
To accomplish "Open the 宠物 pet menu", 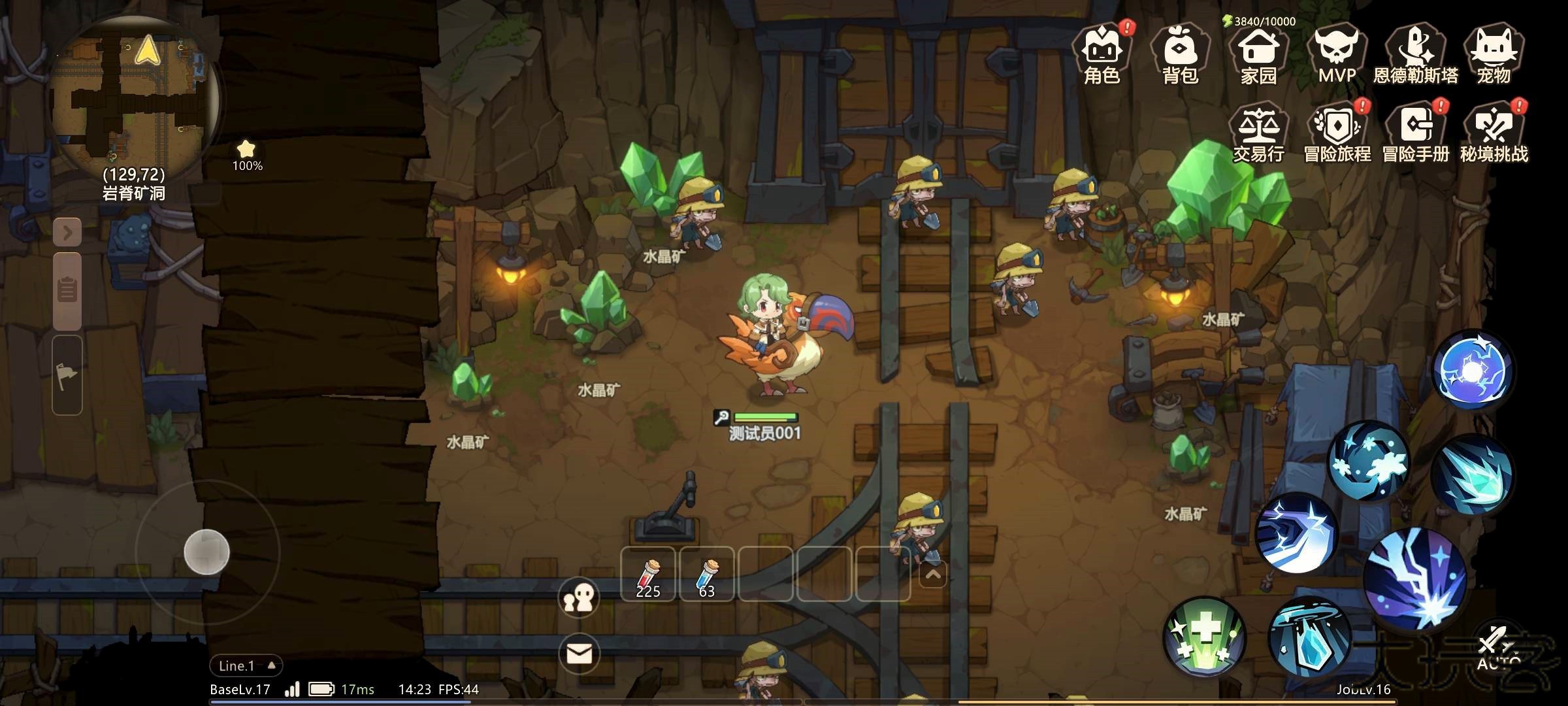I will (x=1494, y=54).
